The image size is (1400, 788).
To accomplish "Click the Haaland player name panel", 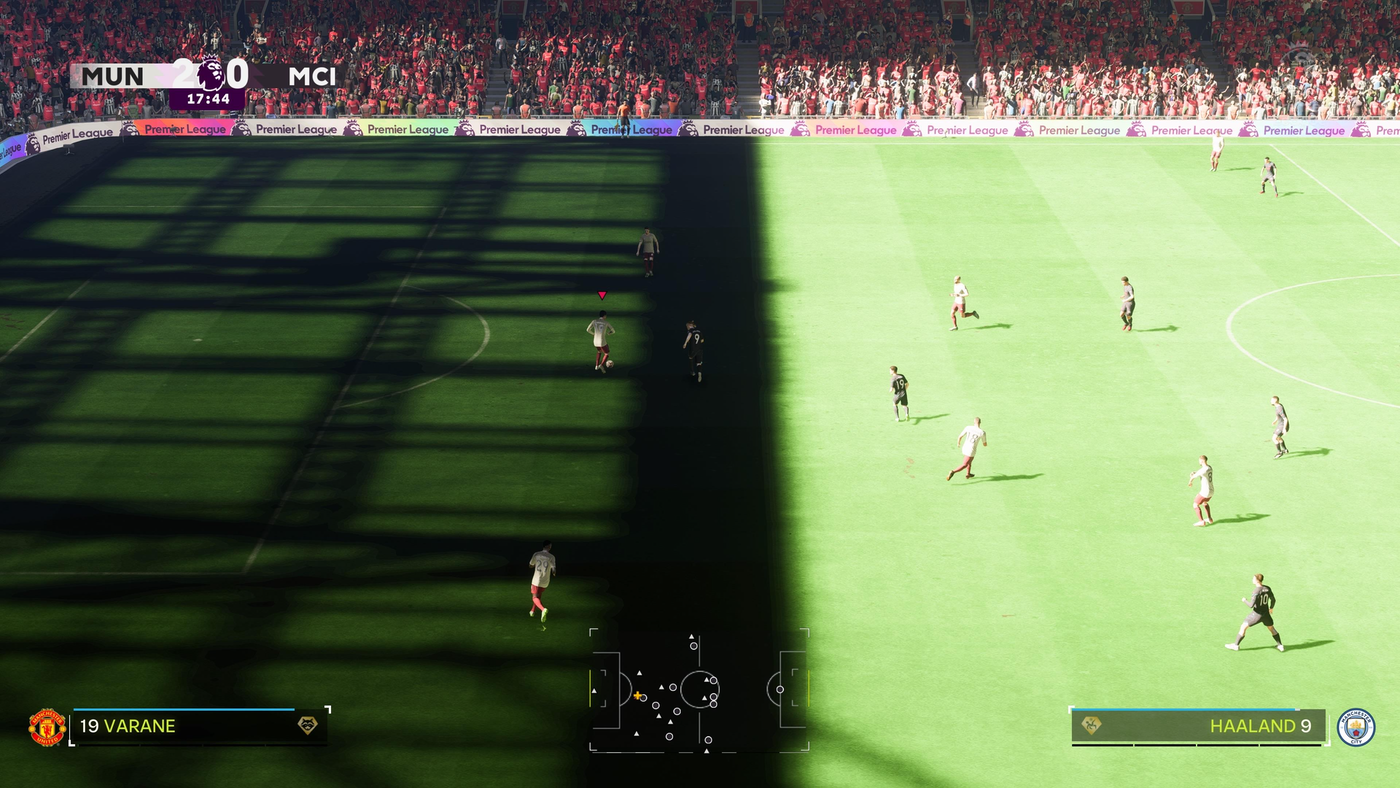I will coord(1198,727).
